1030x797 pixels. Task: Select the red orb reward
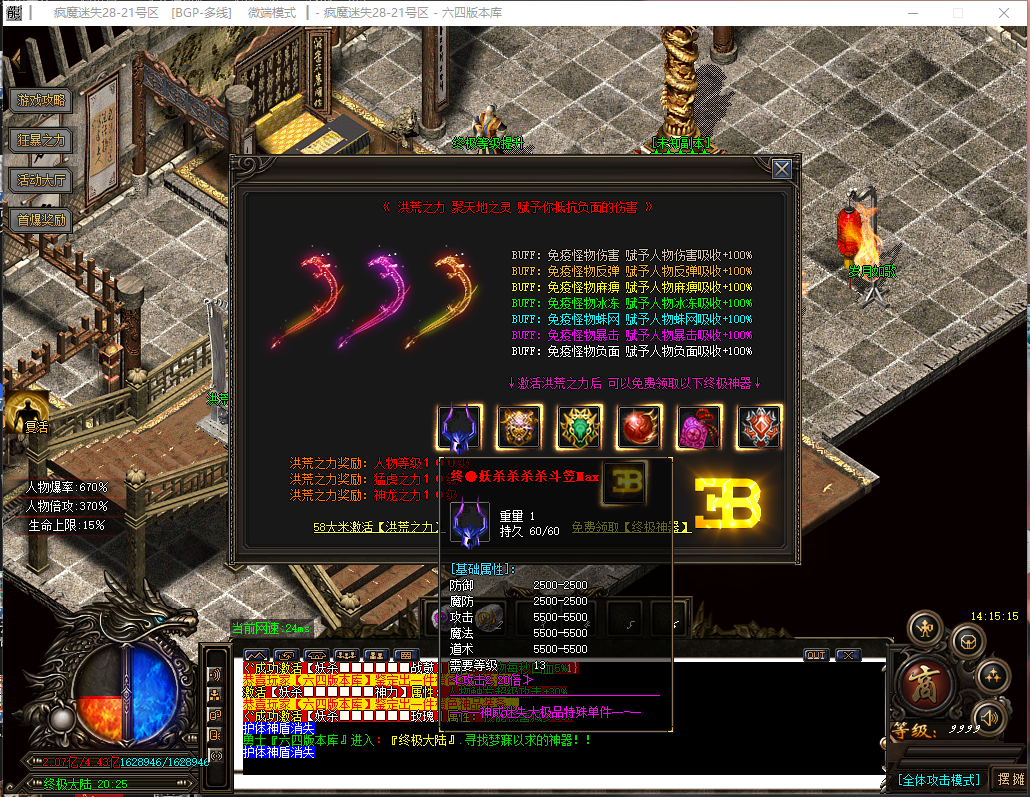pos(640,428)
